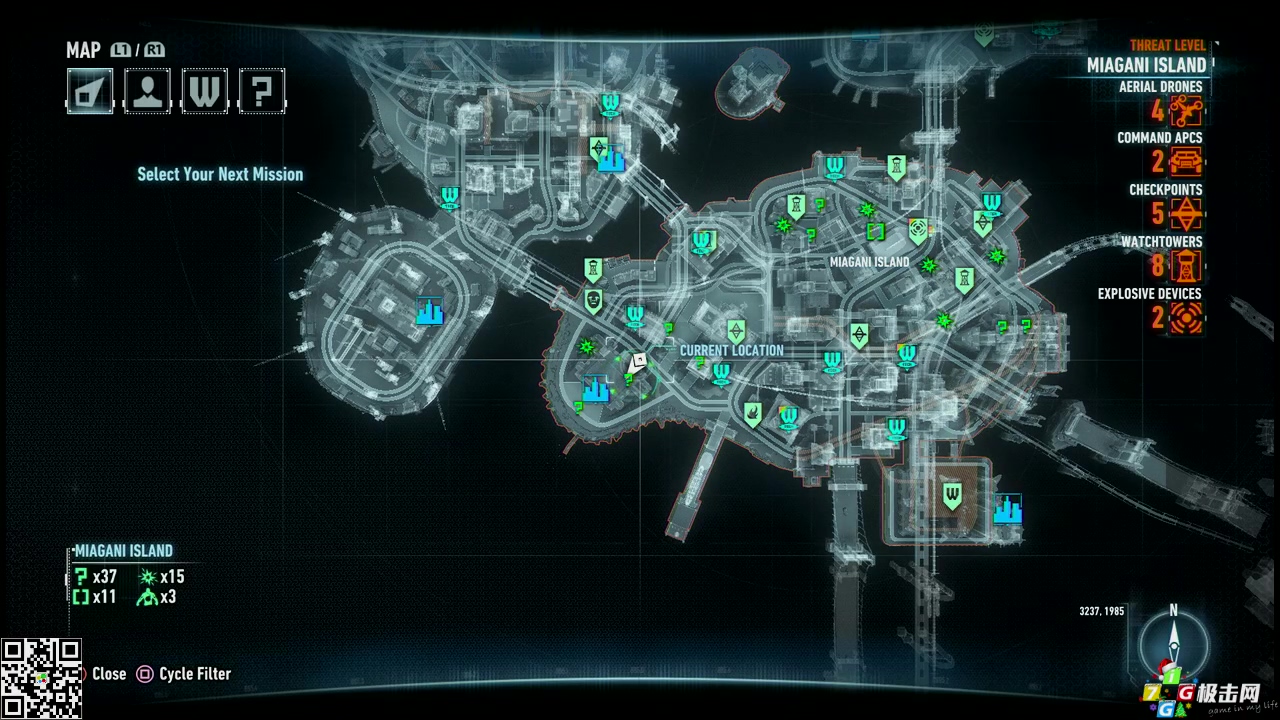Choose the concentric target mission marker
Screen dimensions: 1280x720
tap(917, 231)
